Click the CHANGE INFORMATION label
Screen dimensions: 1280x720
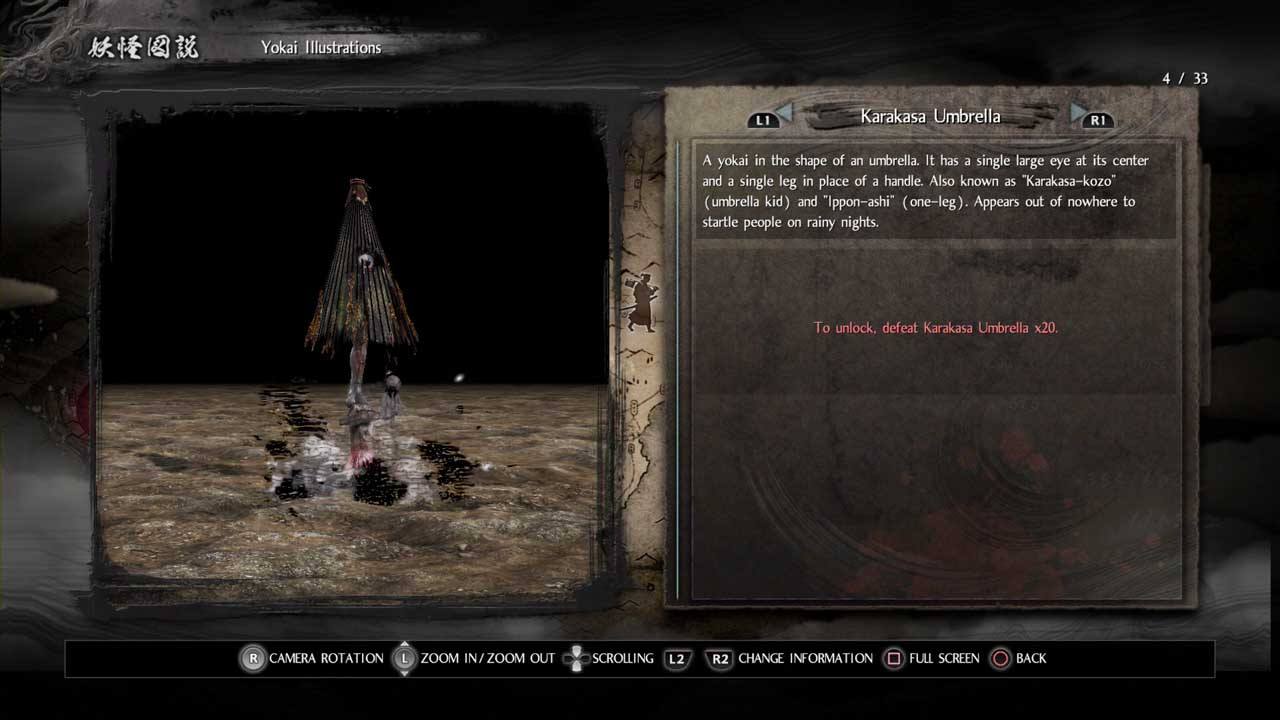(x=805, y=658)
